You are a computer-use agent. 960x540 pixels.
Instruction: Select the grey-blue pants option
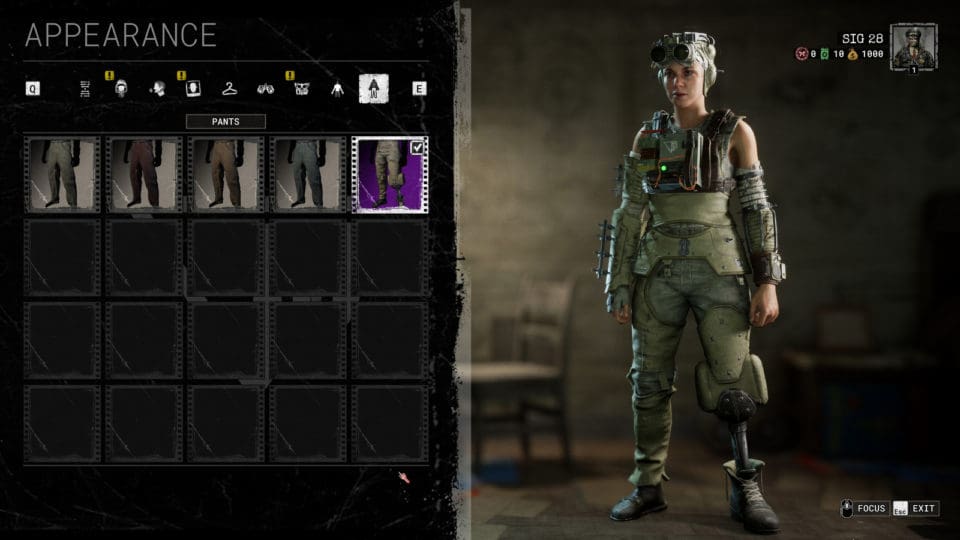(308, 175)
